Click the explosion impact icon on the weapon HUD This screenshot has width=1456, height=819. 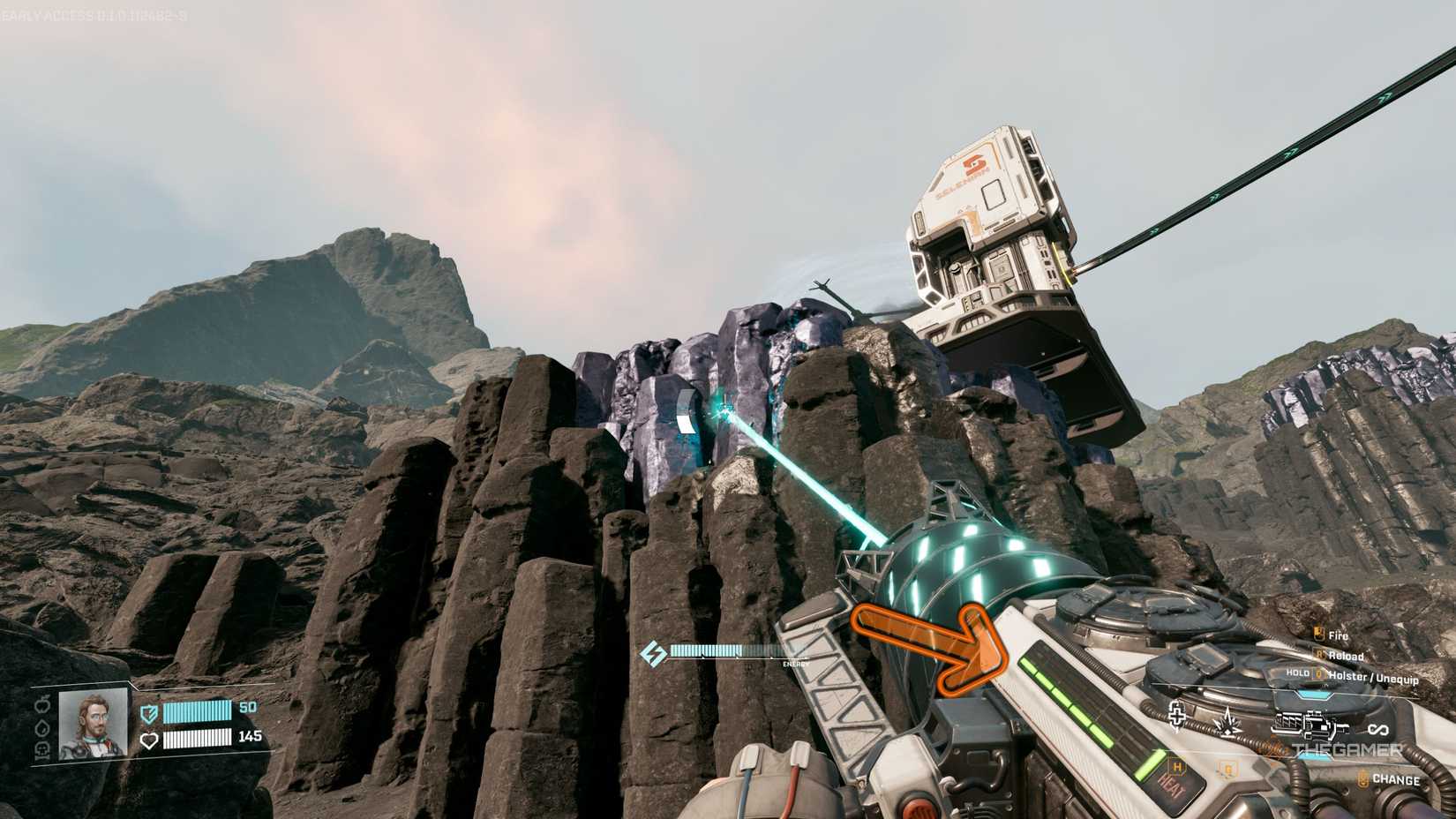(x=1228, y=723)
